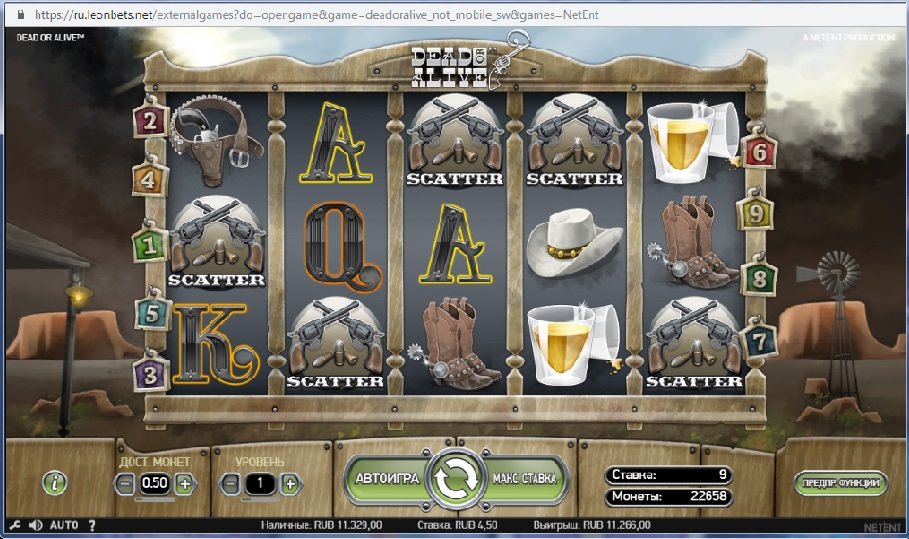
Task: Select payline number 5 marker
Action: point(151,313)
